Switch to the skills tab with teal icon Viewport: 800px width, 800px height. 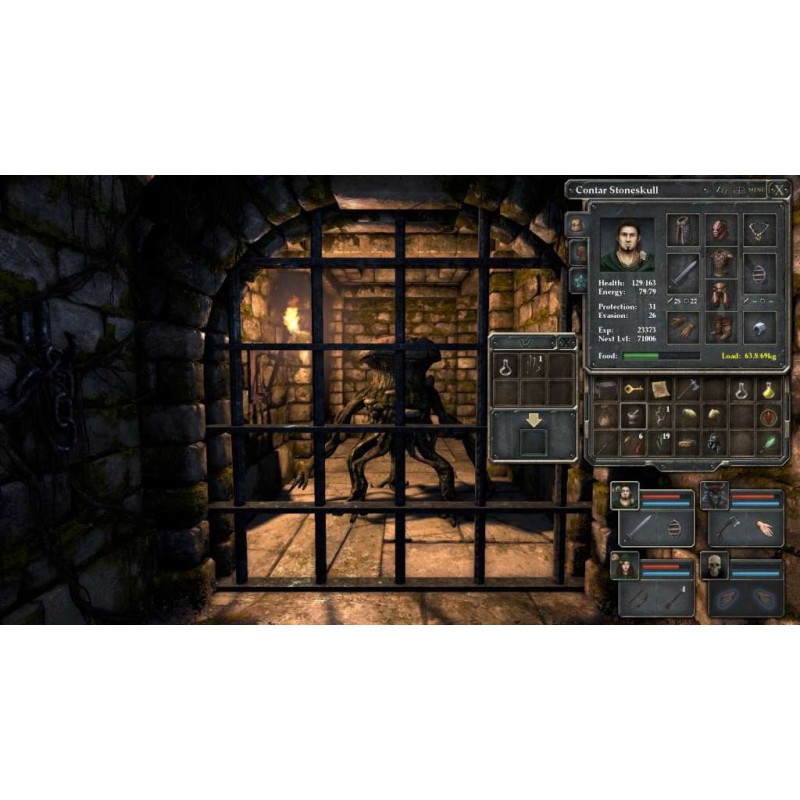pyautogui.click(x=579, y=281)
